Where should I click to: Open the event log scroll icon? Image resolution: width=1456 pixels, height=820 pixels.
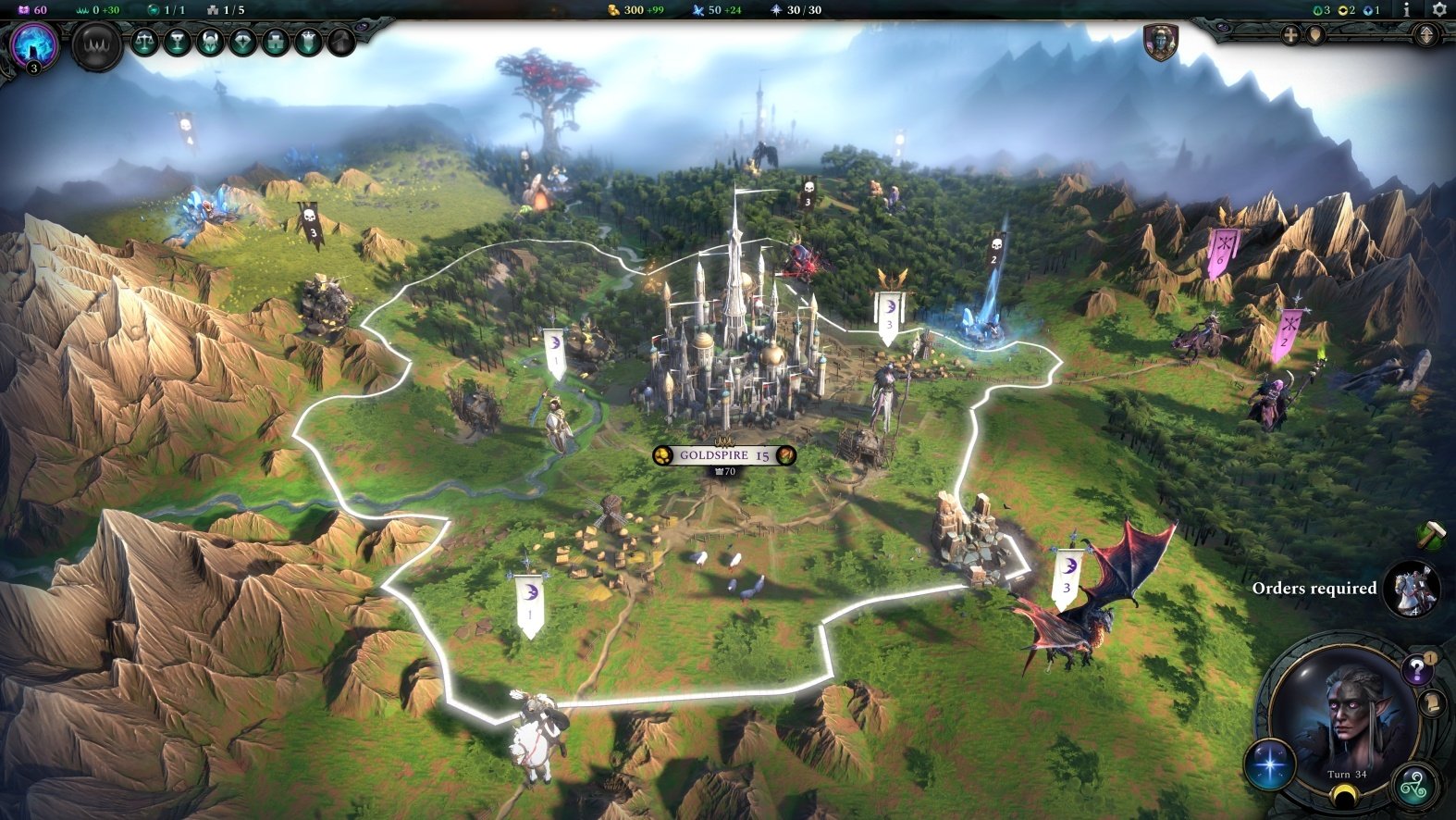1432,703
